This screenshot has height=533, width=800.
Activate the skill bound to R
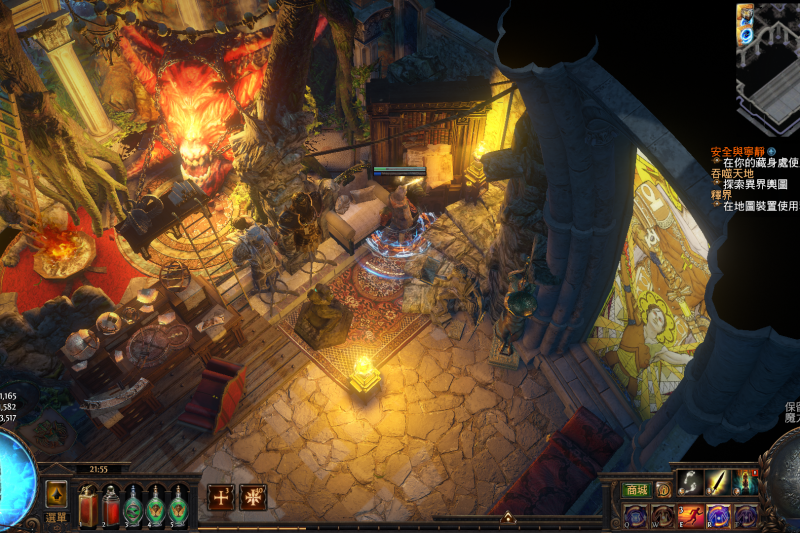(719, 515)
